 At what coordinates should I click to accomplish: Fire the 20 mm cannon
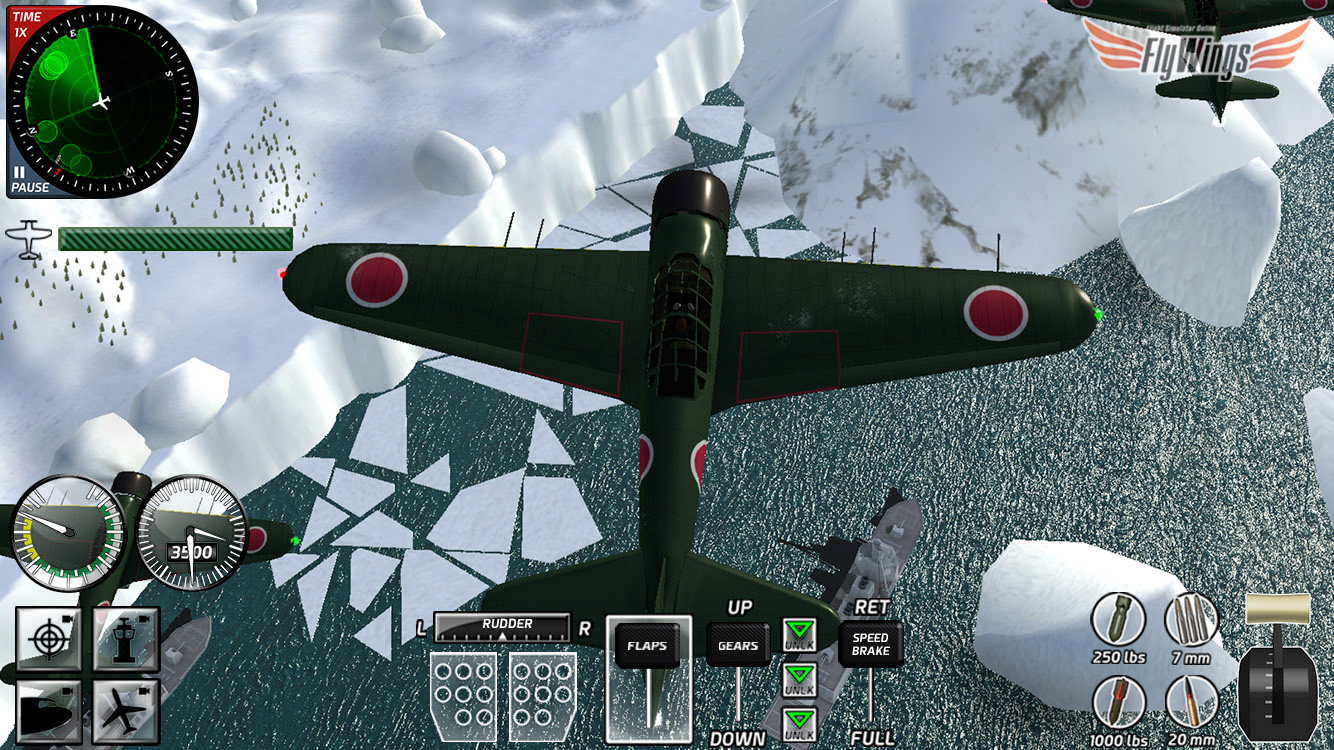pos(1192,703)
